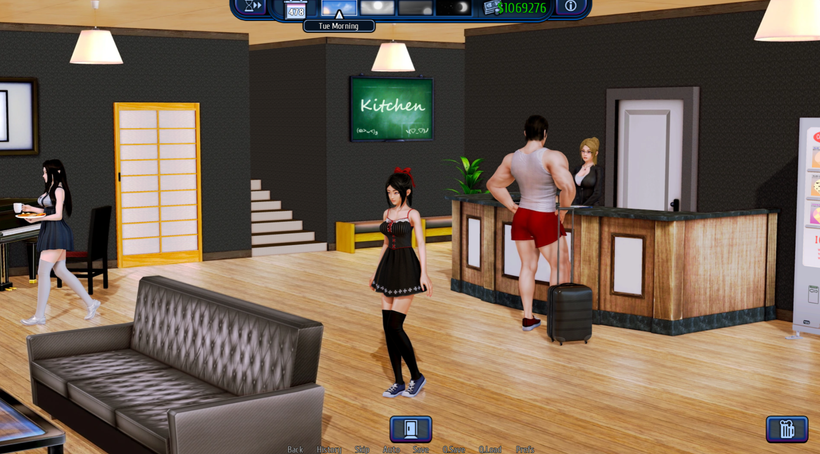
Task: Select the morning time-of-day thumbnail
Action: (x=338, y=7)
